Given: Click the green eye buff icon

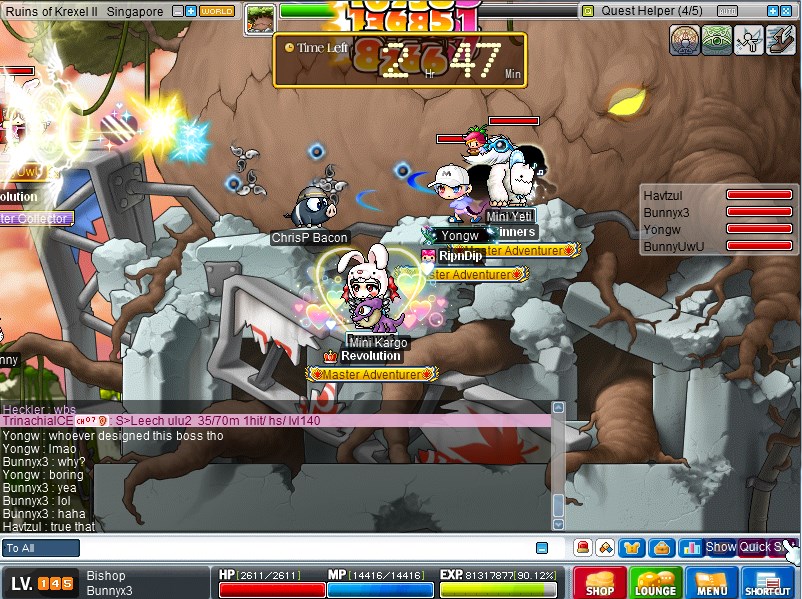Looking at the screenshot, I should [717, 39].
